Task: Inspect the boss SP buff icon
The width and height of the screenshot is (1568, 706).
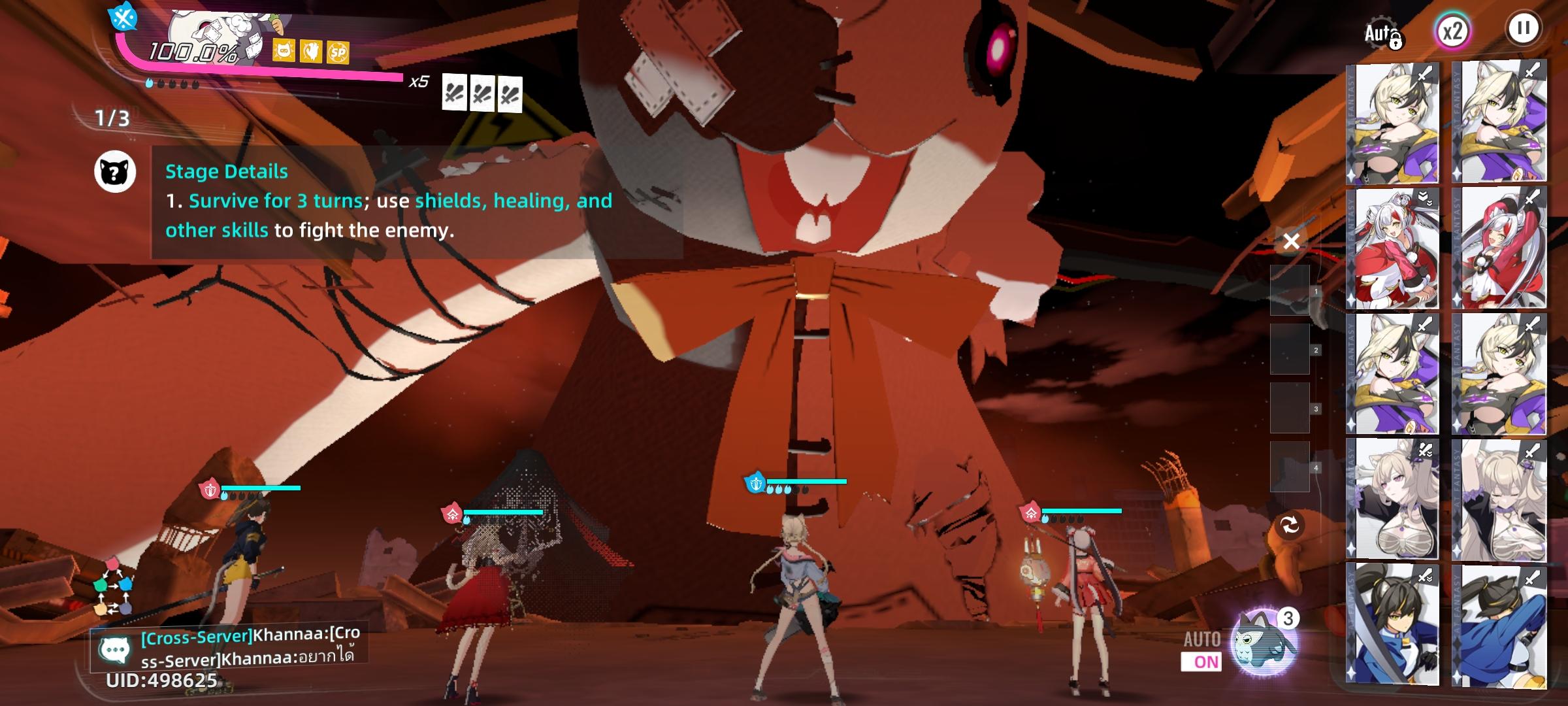Action: [x=338, y=52]
